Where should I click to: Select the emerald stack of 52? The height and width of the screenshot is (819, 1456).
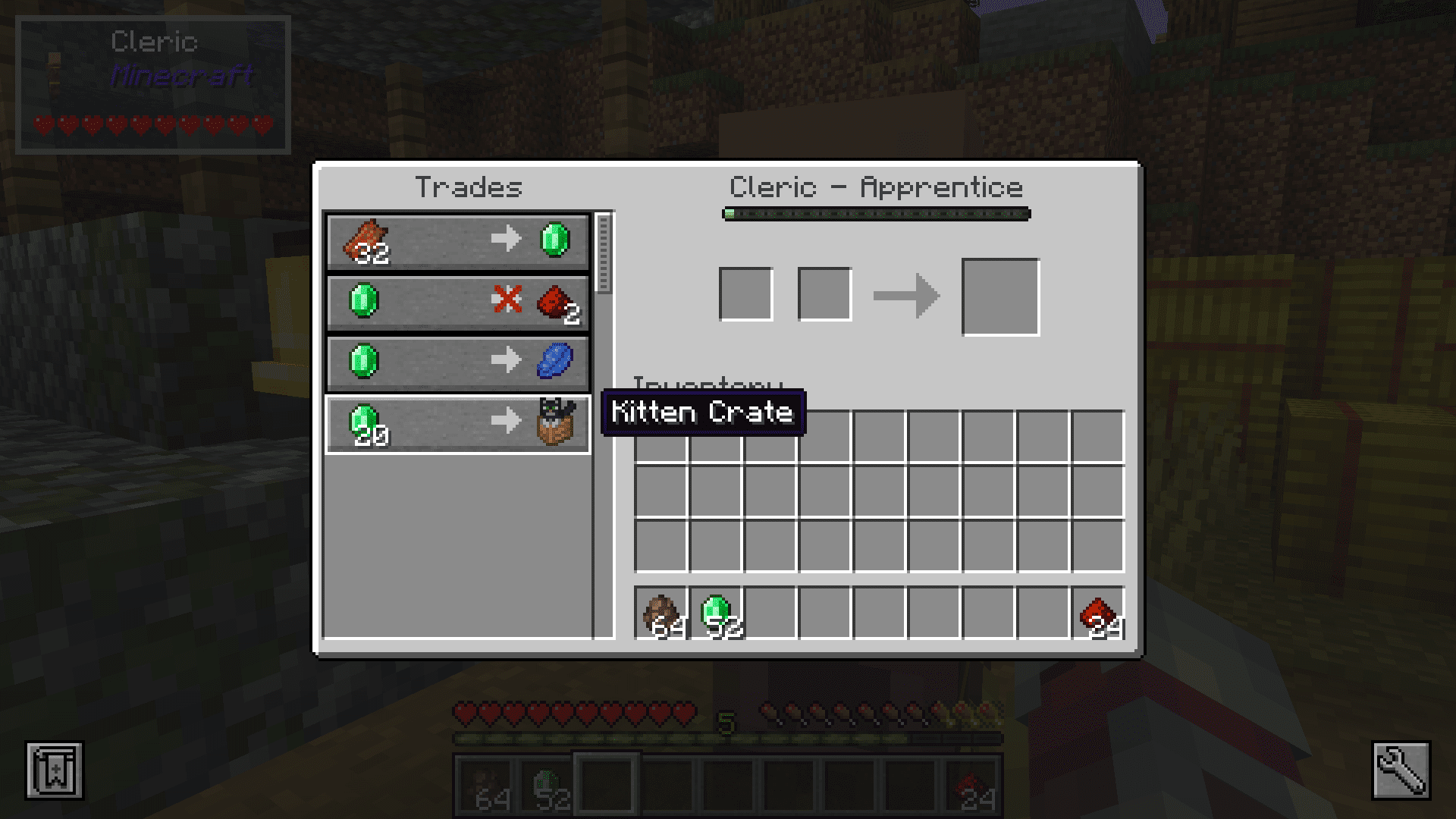click(x=717, y=613)
